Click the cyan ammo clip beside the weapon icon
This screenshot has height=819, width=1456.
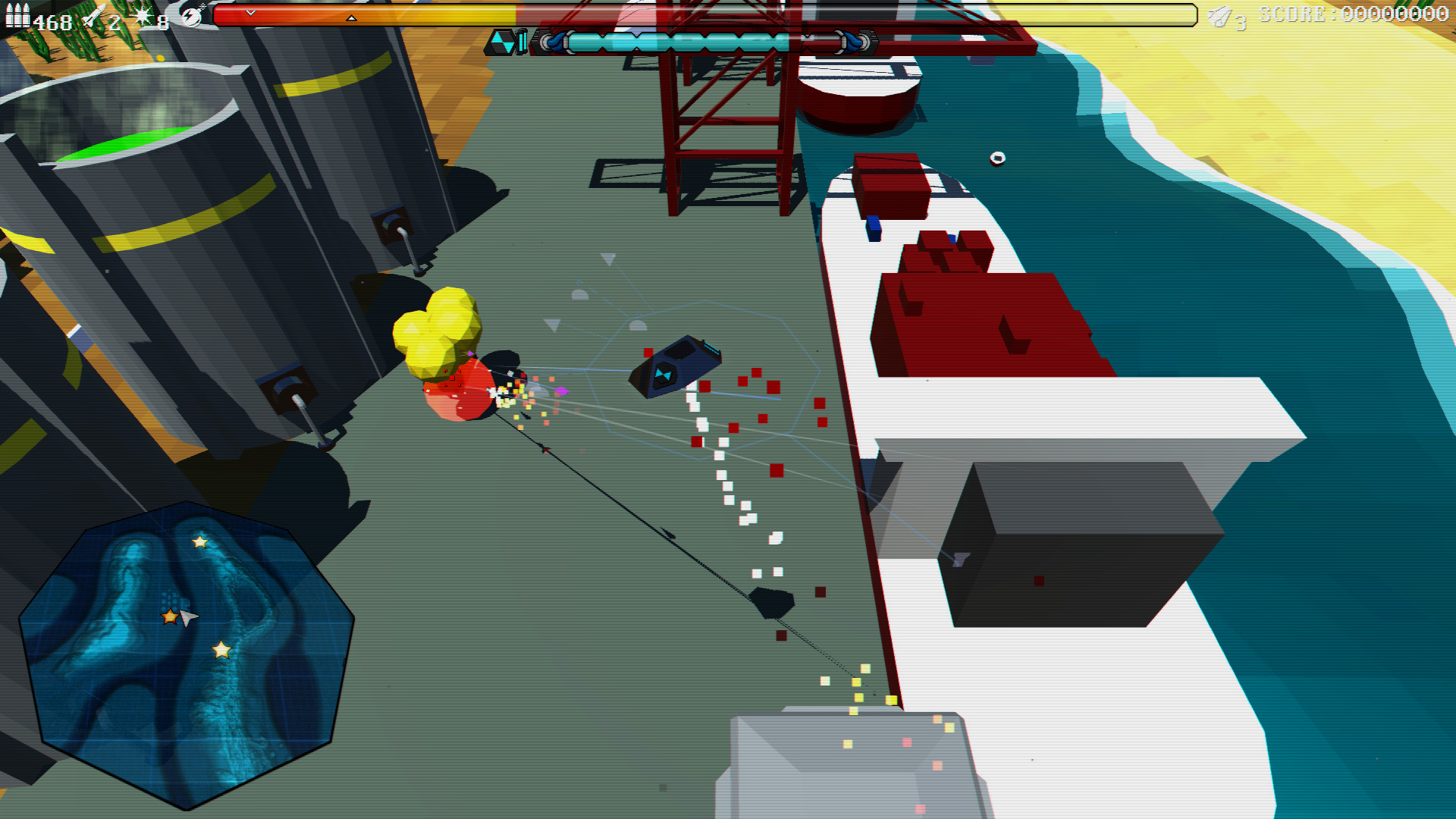[x=523, y=42]
